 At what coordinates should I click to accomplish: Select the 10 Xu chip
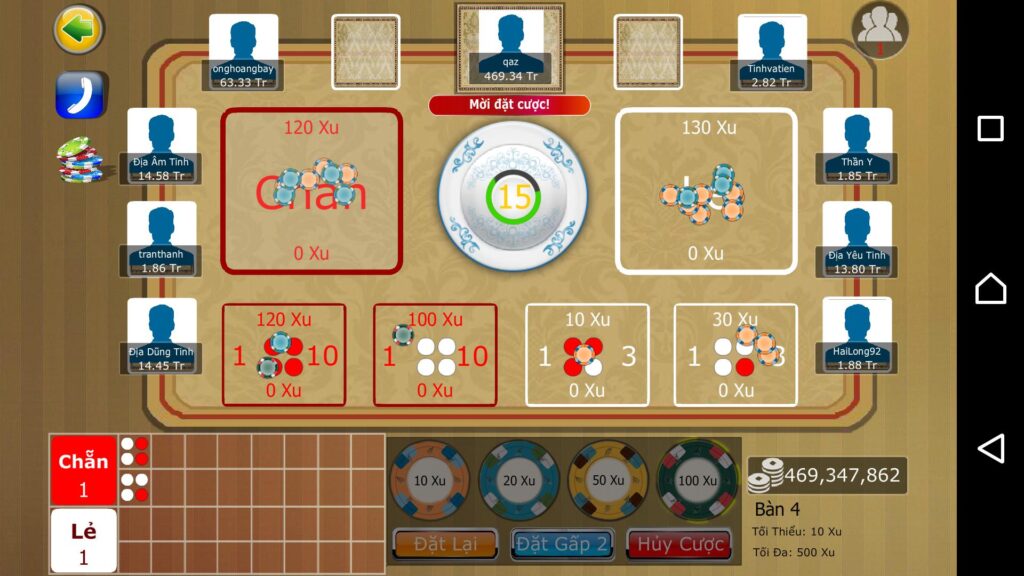coord(430,480)
